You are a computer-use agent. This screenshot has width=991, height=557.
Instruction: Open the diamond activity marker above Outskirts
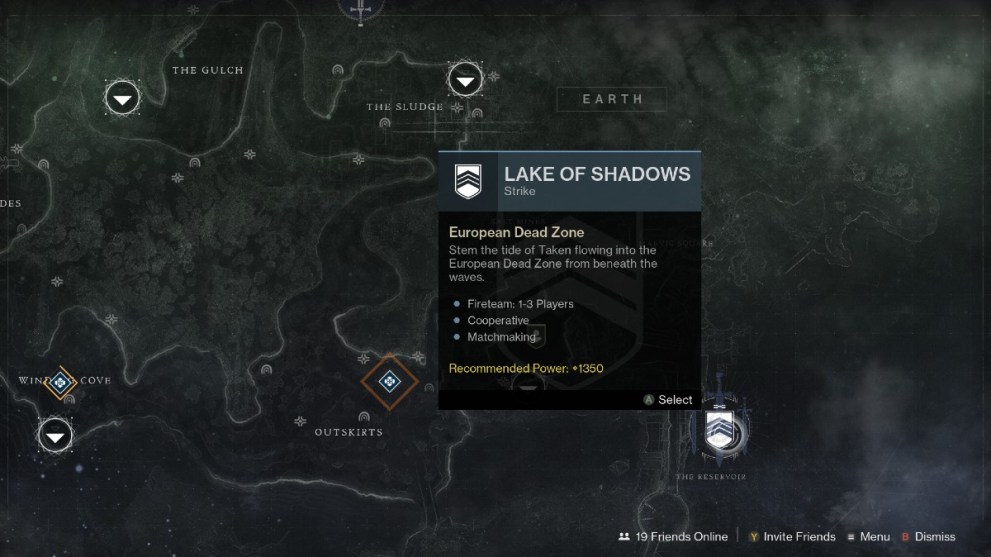point(389,381)
